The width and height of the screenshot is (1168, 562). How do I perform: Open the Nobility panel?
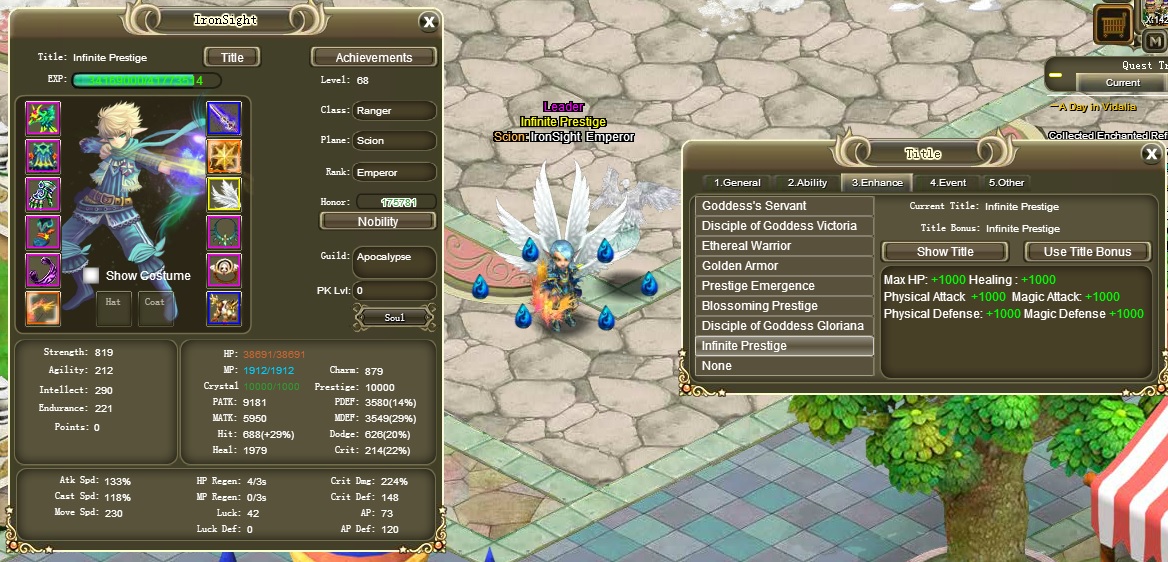[x=377, y=221]
